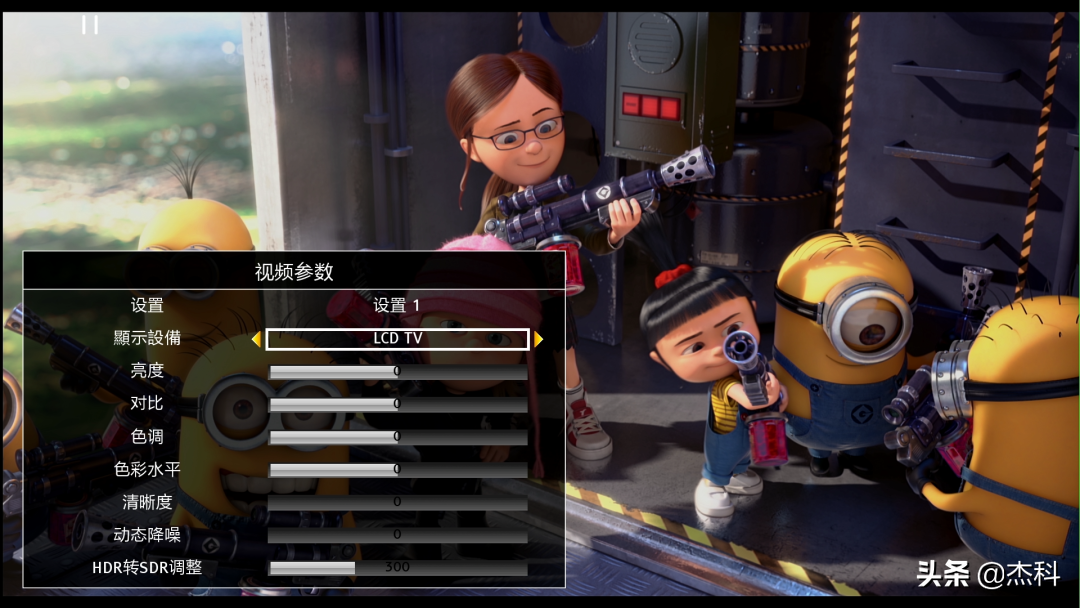
Task: Click the 对比 contrast slider
Action: coord(397,404)
